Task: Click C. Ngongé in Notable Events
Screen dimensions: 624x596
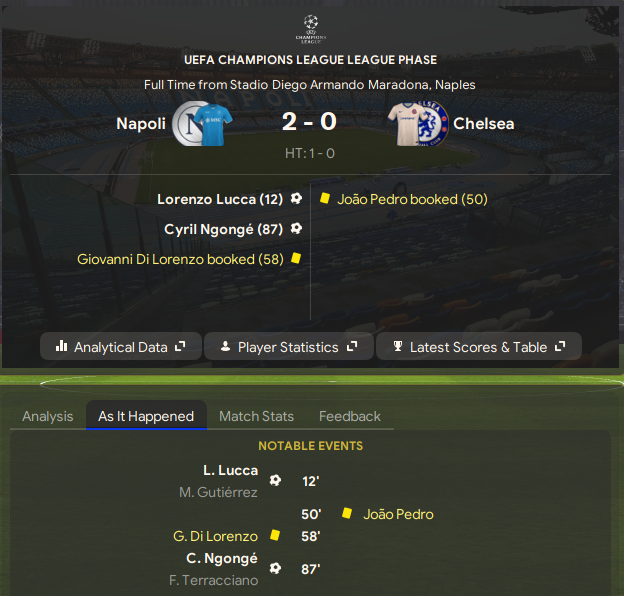Action: pyautogui.click(x=222, y=559)
